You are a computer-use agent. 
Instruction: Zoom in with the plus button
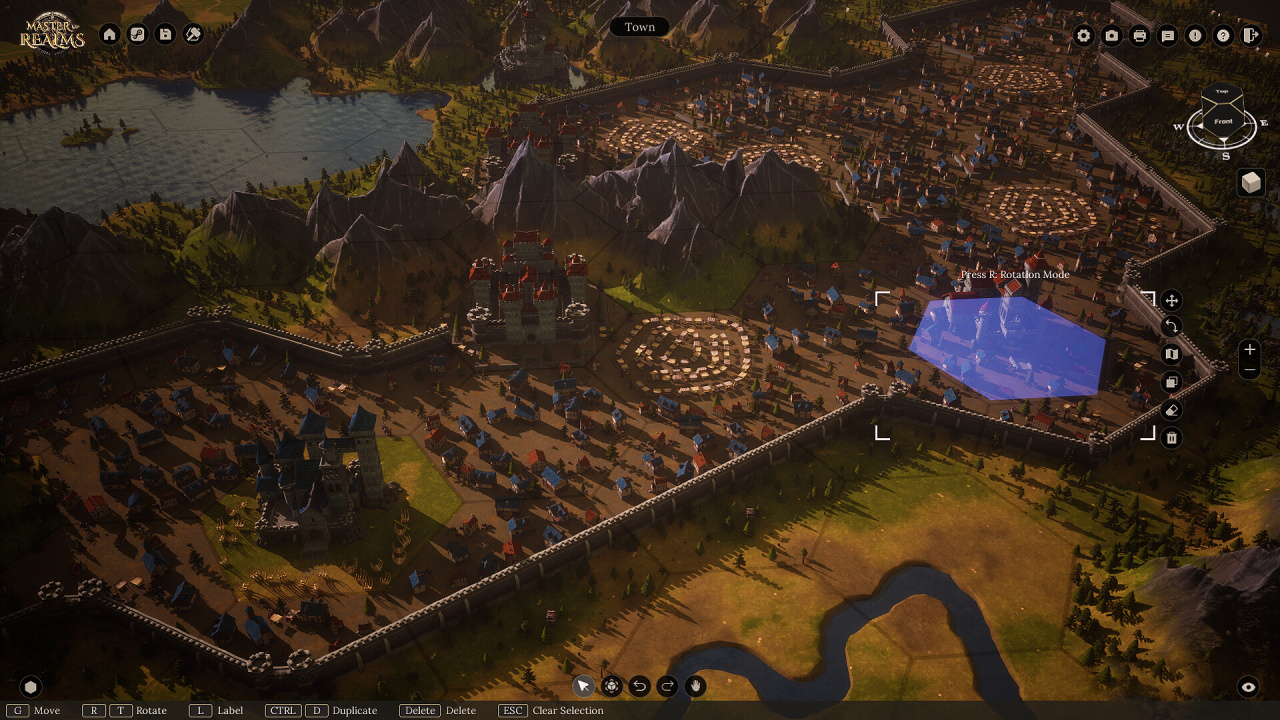click(1249, 350)
